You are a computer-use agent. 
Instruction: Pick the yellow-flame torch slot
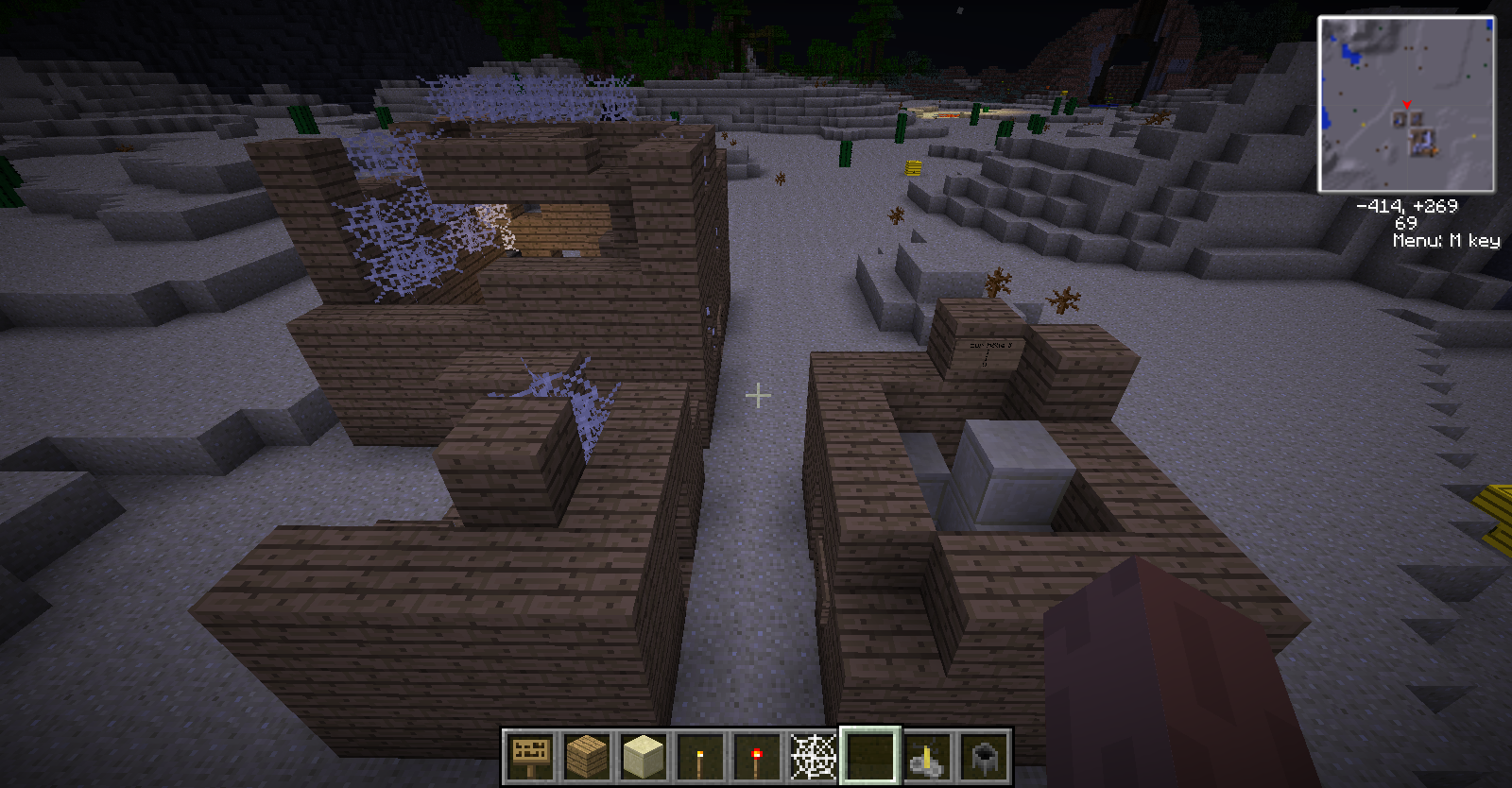click(x=700, y=756)
